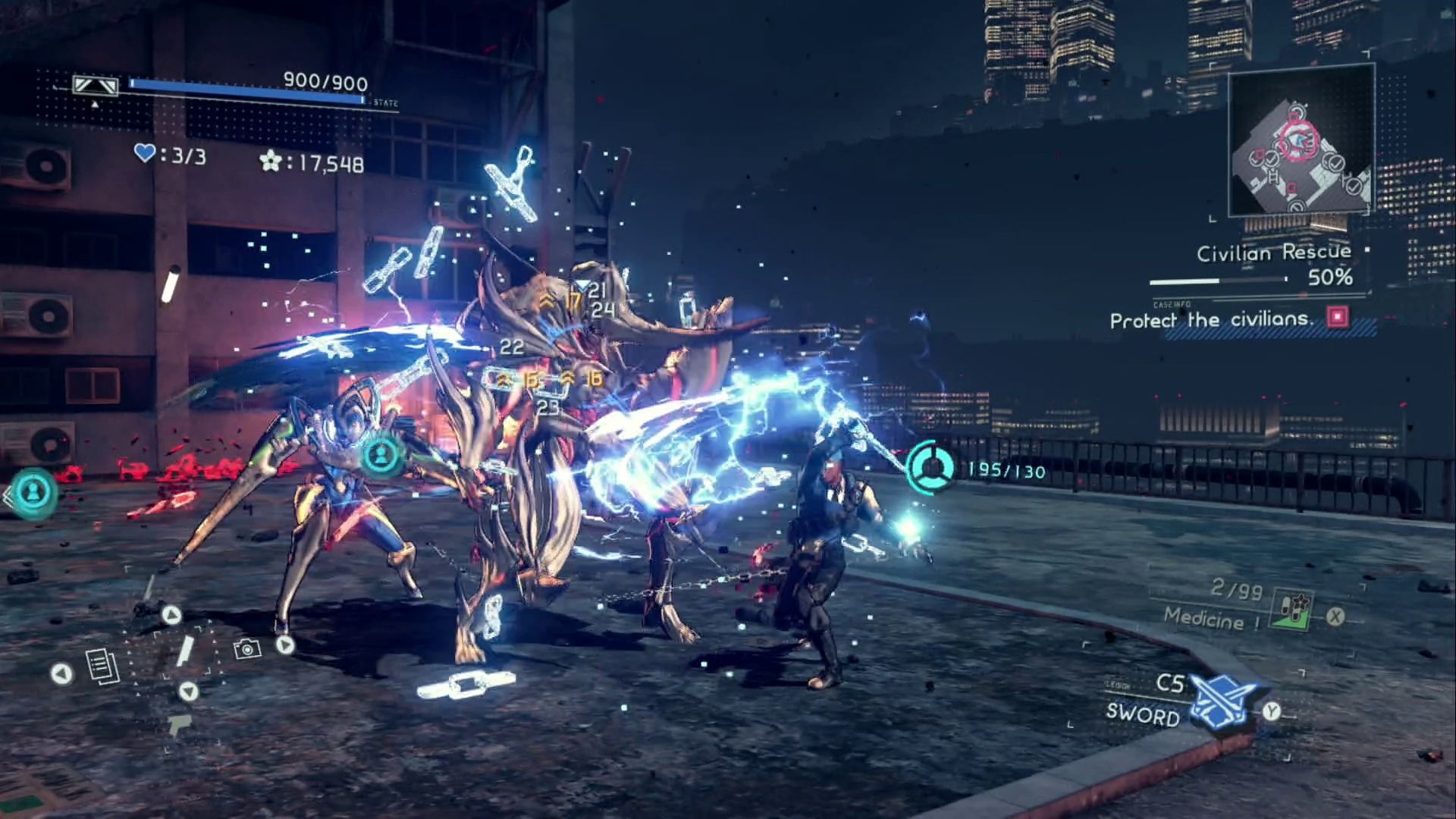Image resolution: width=1456 pixels, height=819 pixels.
Task: Select the baton weapon icon
Action: pyautogui.click(x=186, y=651)
